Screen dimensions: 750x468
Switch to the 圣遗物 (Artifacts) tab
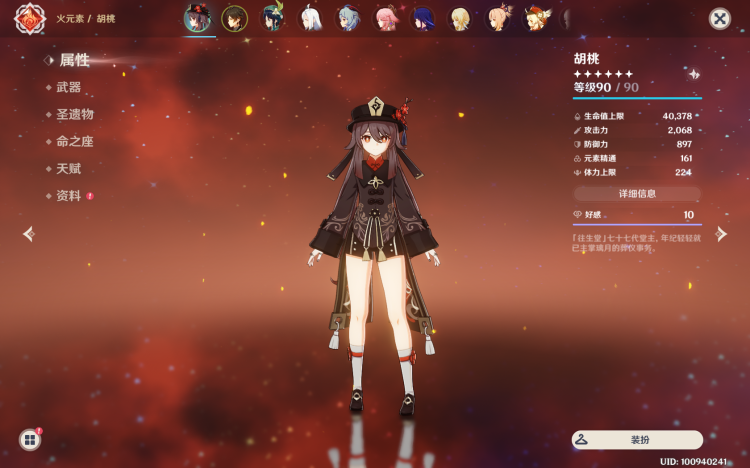pos(74,115)
